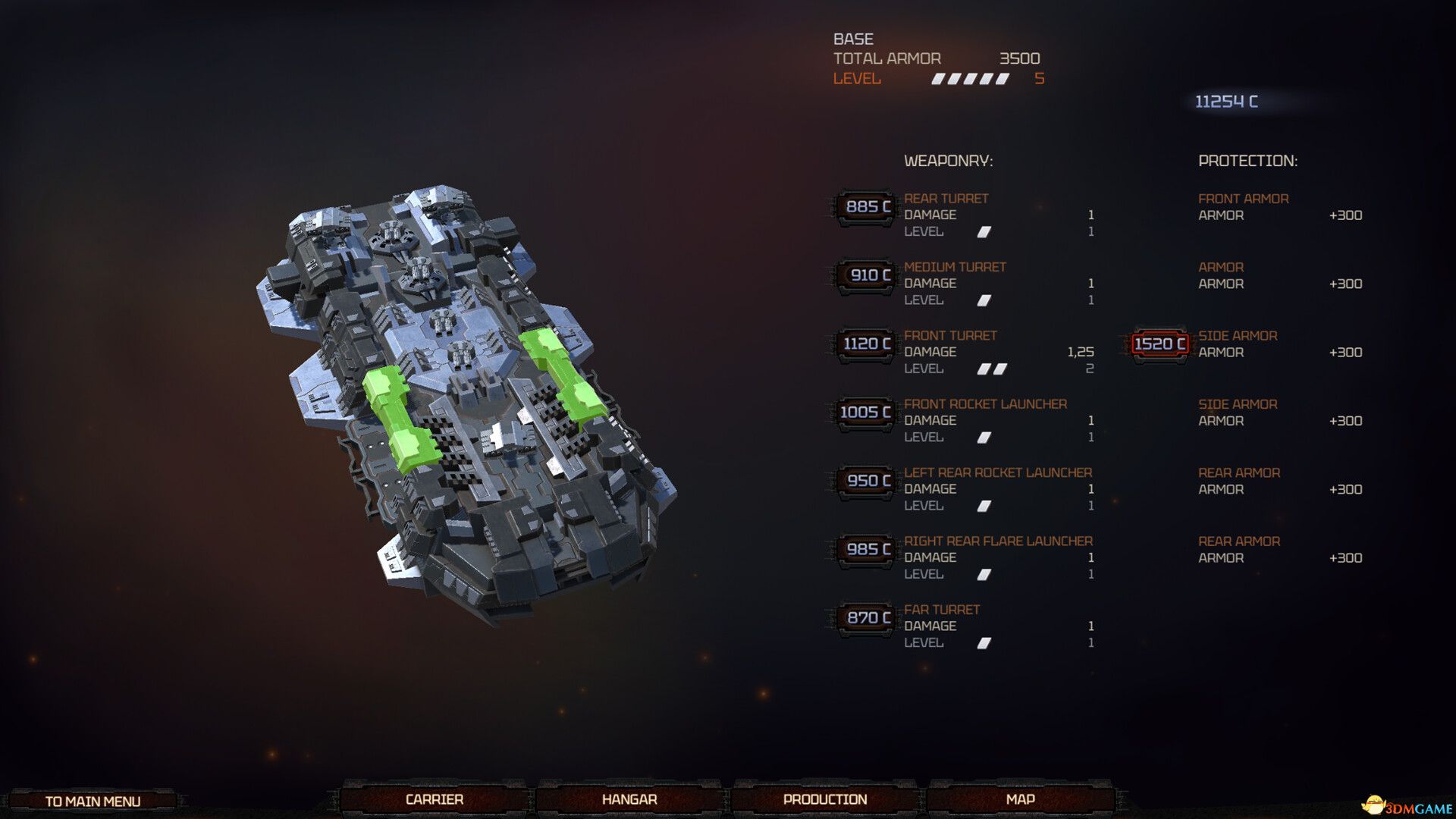Switch to the Hangar tab

[x=629, y=799]
